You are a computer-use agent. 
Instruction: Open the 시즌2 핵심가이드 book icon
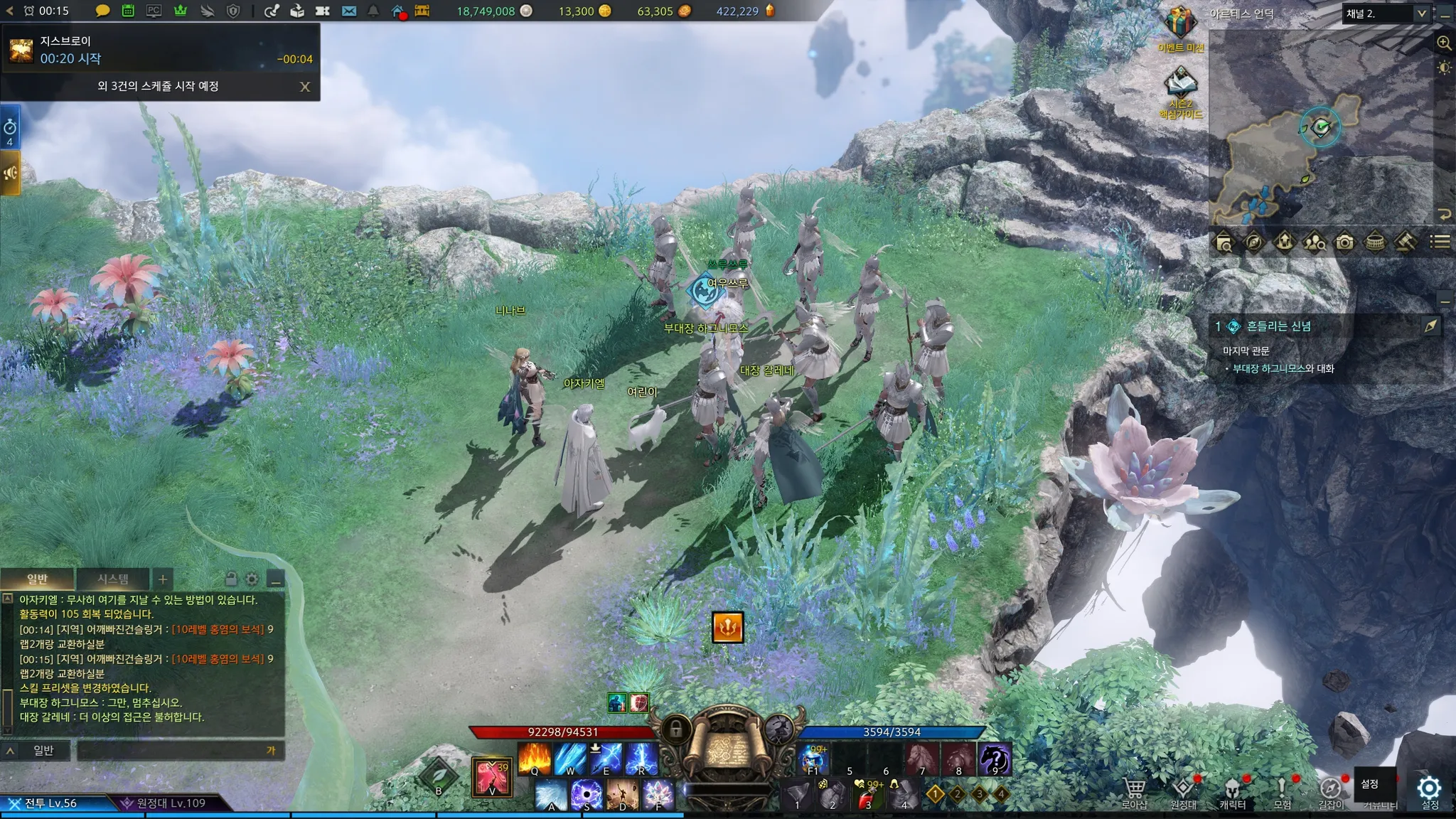click(x=1180, y=87)
